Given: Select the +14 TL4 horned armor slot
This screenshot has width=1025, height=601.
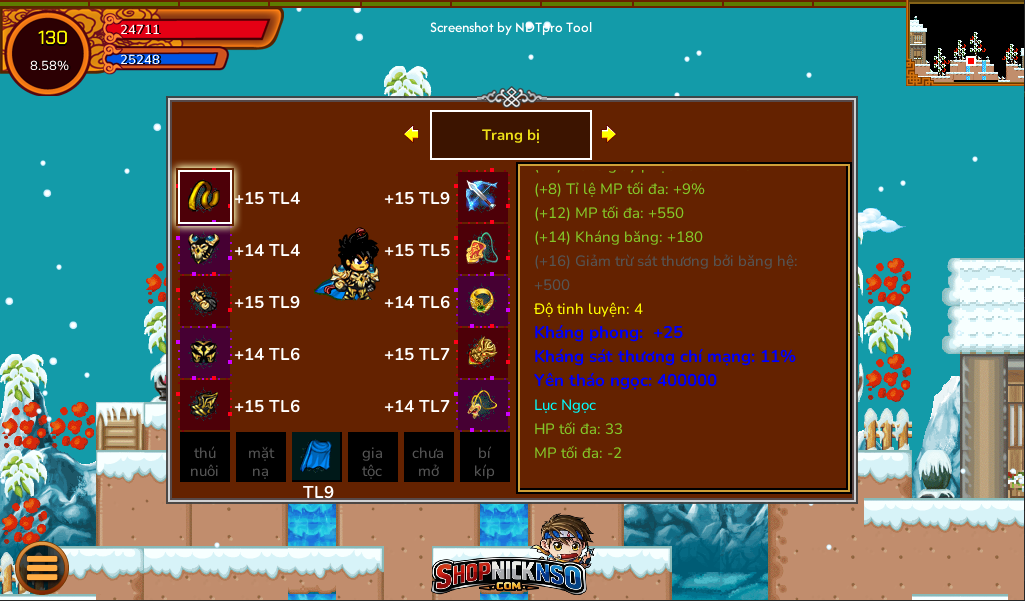Looking at the screenshot, I should (x=205, y=249).
